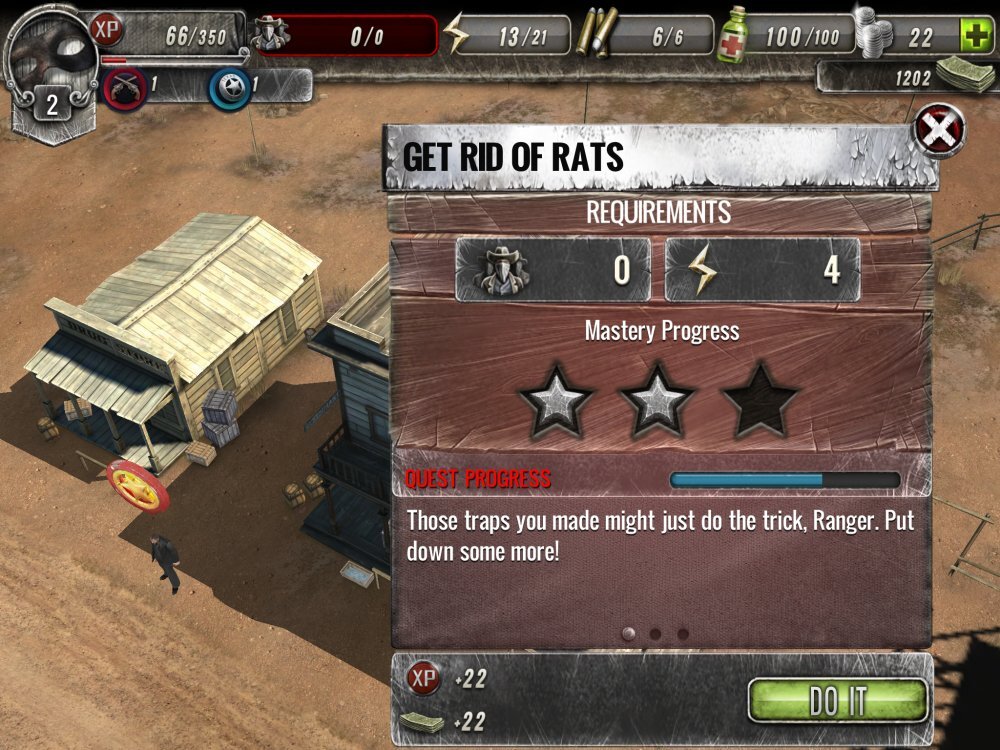Open the bullets ammo counter
This screenshot has width=1000, height=750.
click(x=645, y=37)
